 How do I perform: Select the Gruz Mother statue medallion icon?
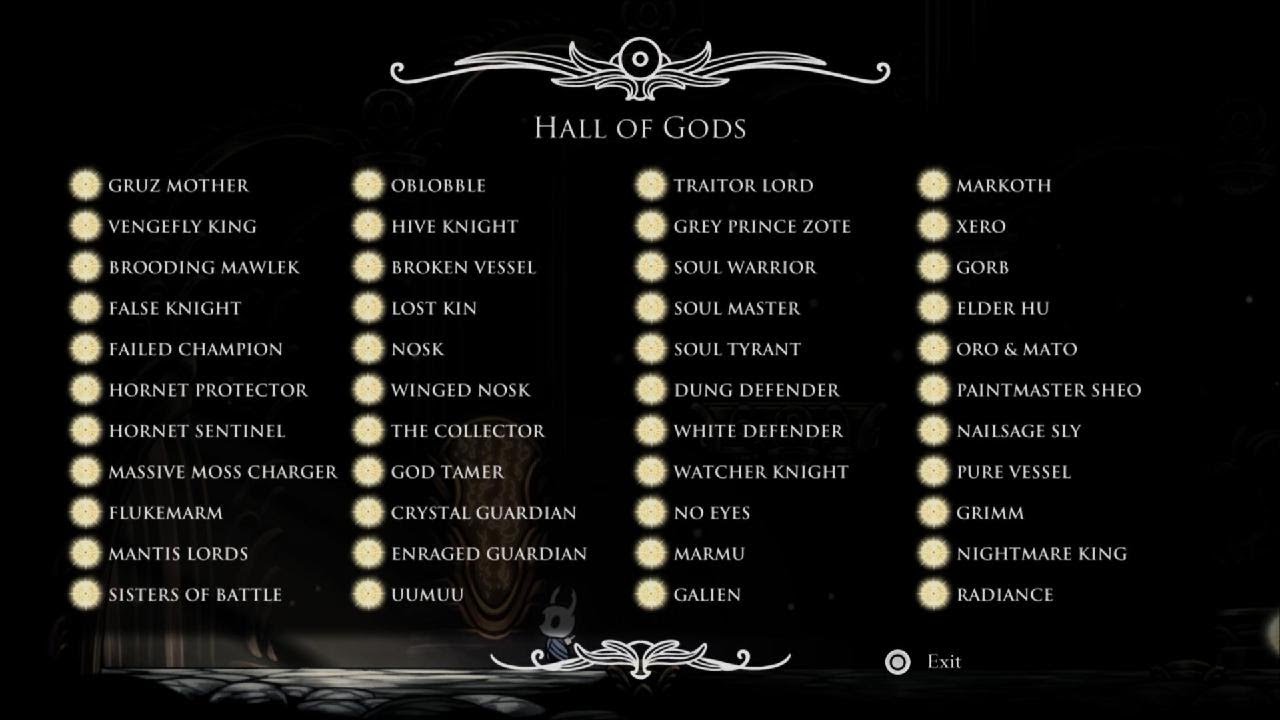84,185
